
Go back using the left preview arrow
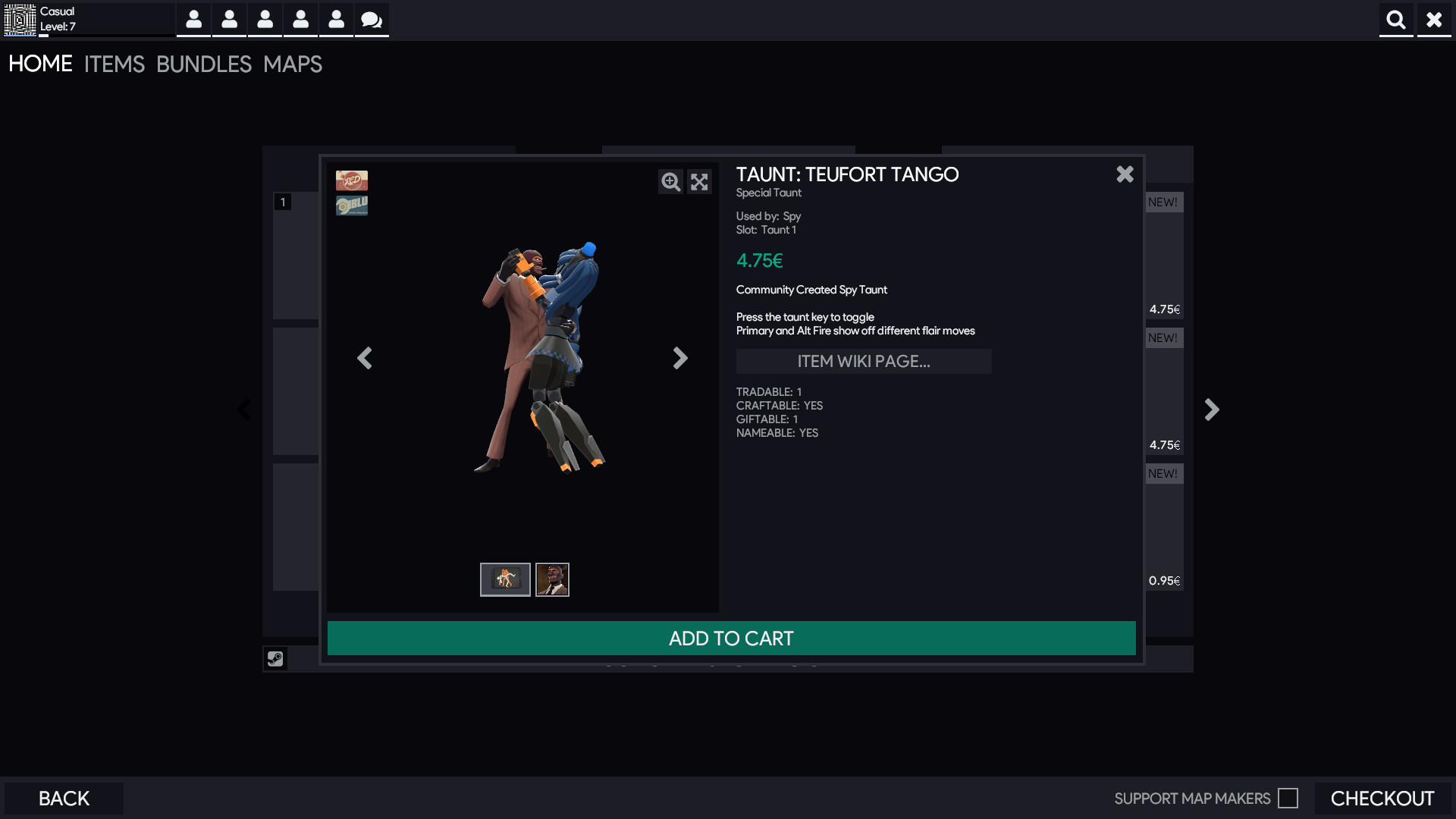tap(365, 358)
